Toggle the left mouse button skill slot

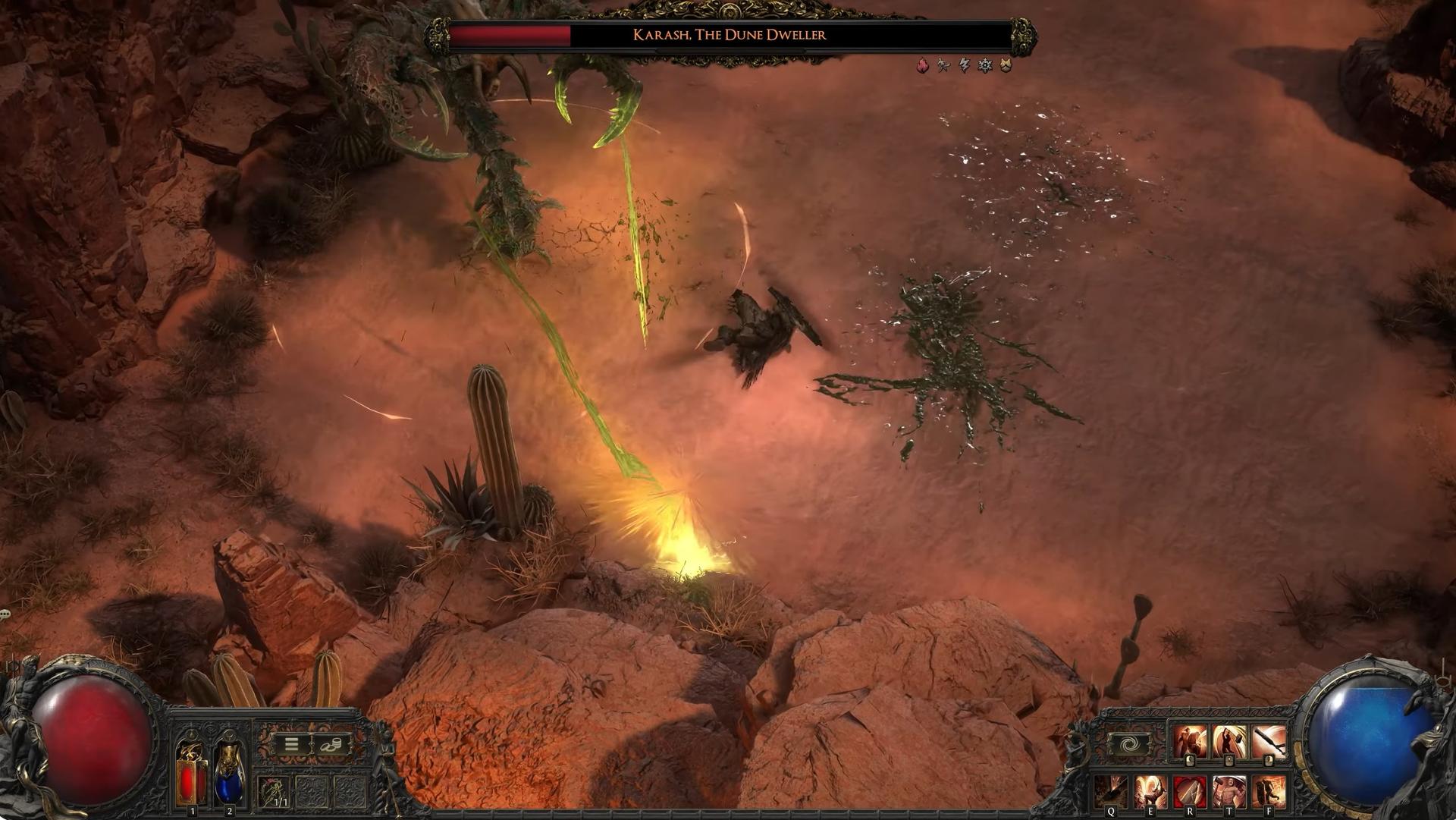(1189, 738)
